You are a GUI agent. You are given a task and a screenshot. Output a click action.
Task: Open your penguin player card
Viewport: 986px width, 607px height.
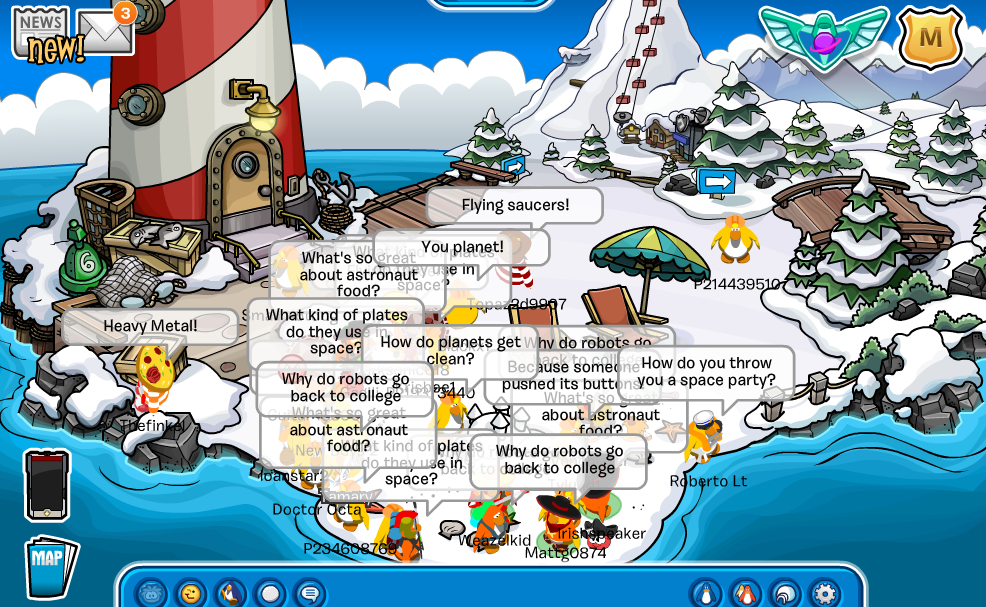coord(706,594)
